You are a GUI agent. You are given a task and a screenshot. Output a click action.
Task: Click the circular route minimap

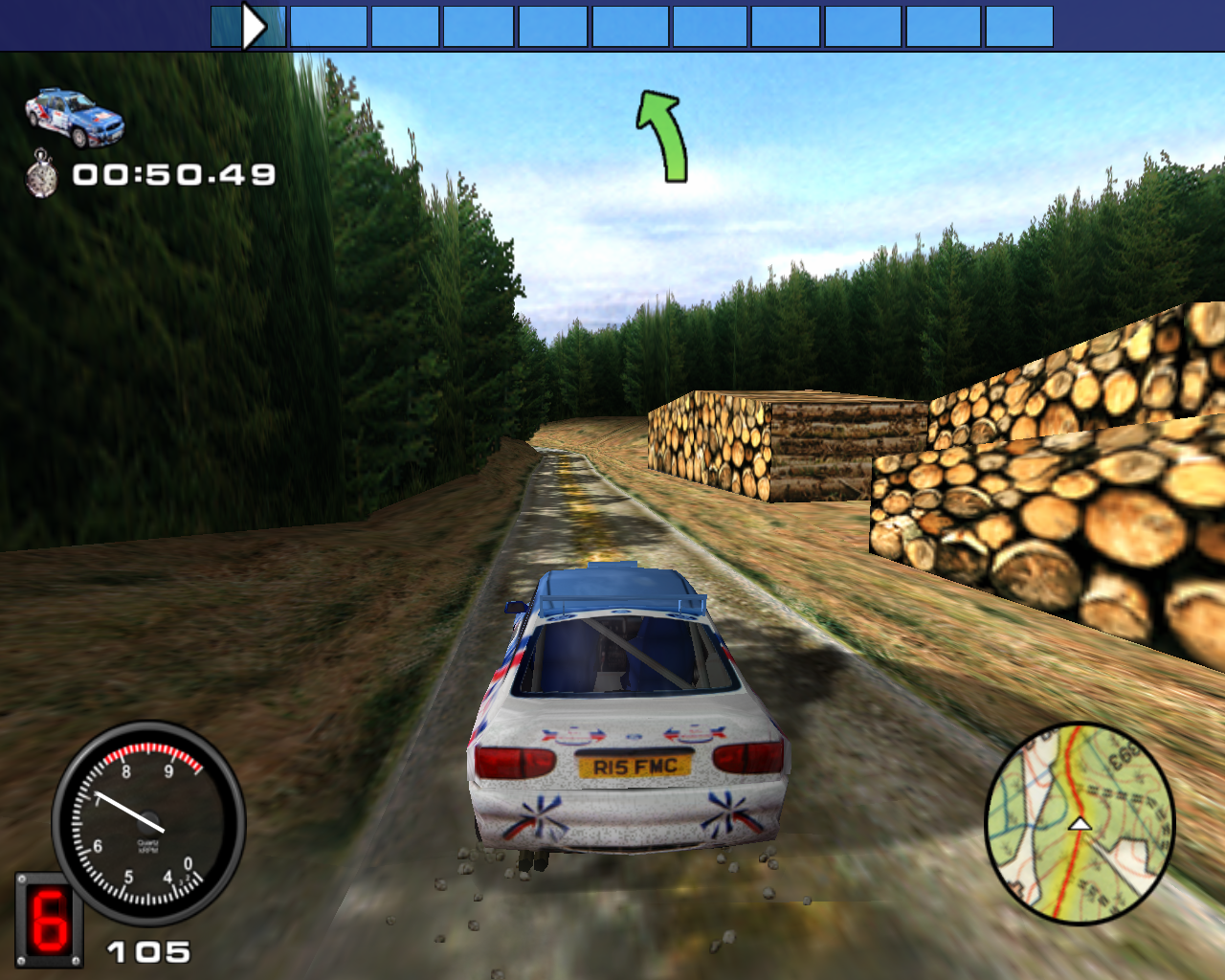click(x=1080, y=823)
